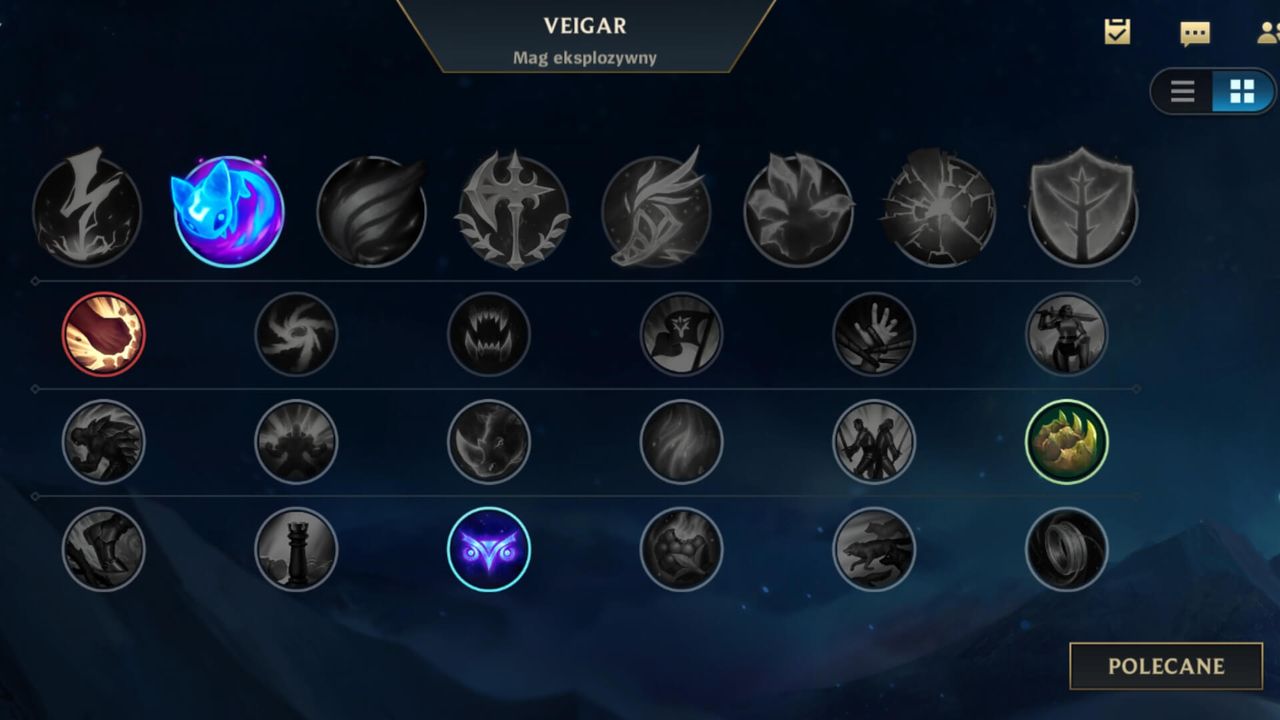Image resolution: width=1280 pixels, height=720 pixels.
Task: Choose the wolf pack rune
Action: coord(874,549)
